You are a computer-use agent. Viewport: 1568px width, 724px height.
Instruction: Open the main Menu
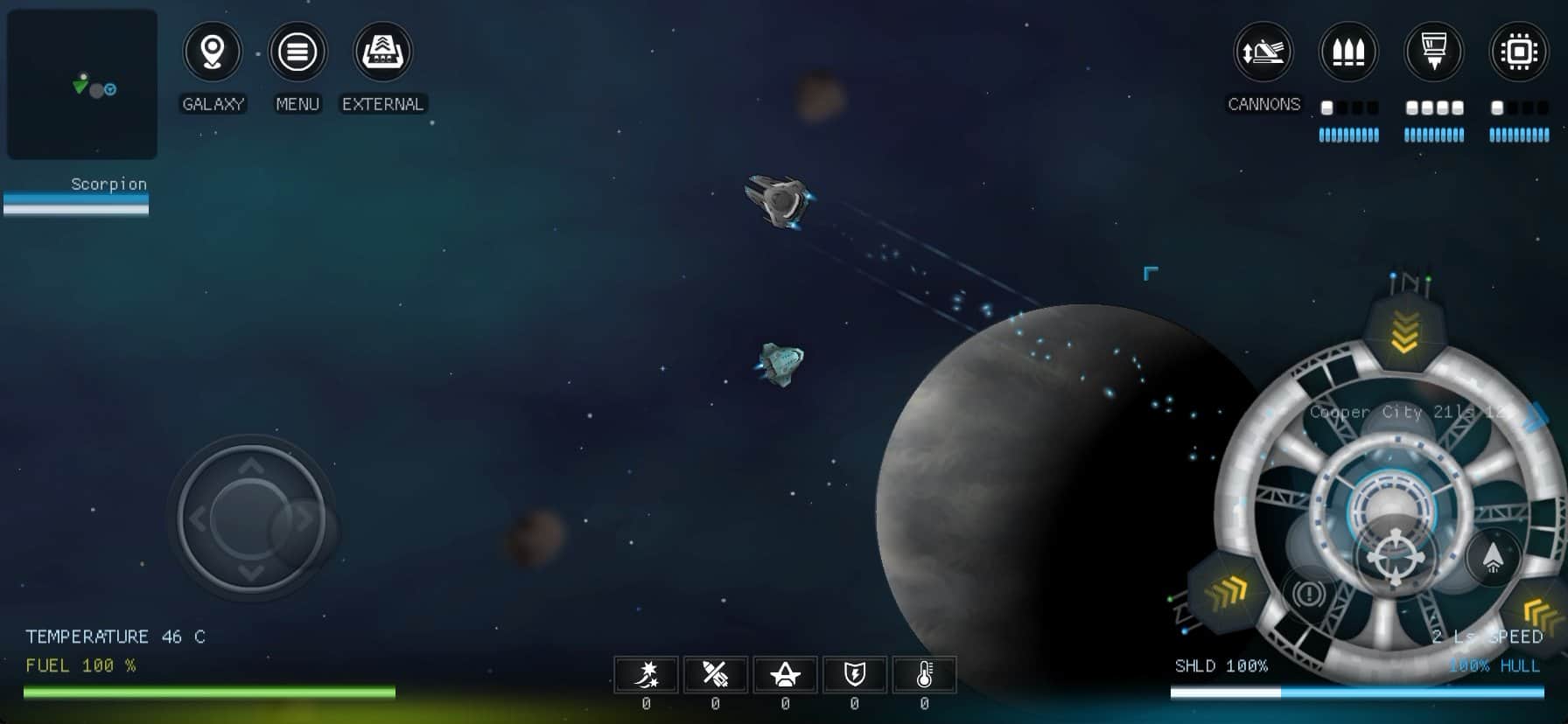pos(297,52)
